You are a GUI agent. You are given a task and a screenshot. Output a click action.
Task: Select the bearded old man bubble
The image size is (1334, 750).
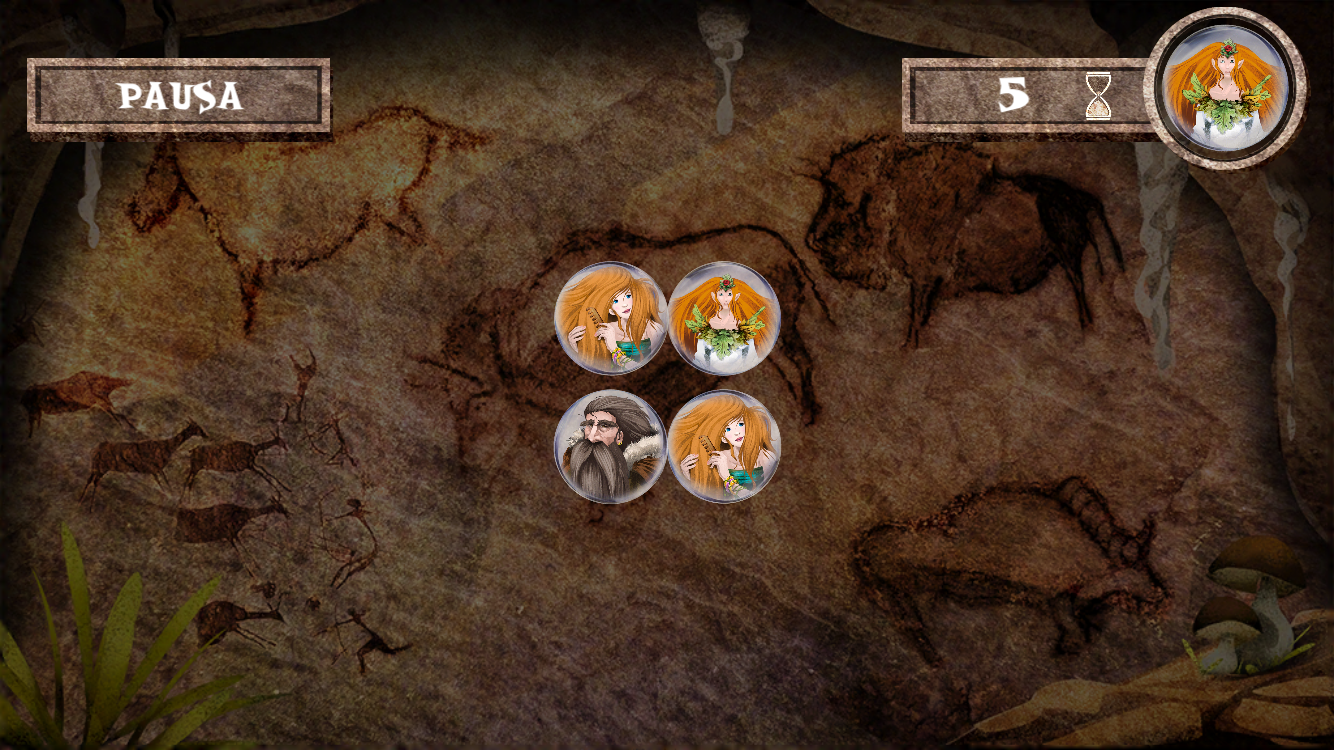pos(610,446)
